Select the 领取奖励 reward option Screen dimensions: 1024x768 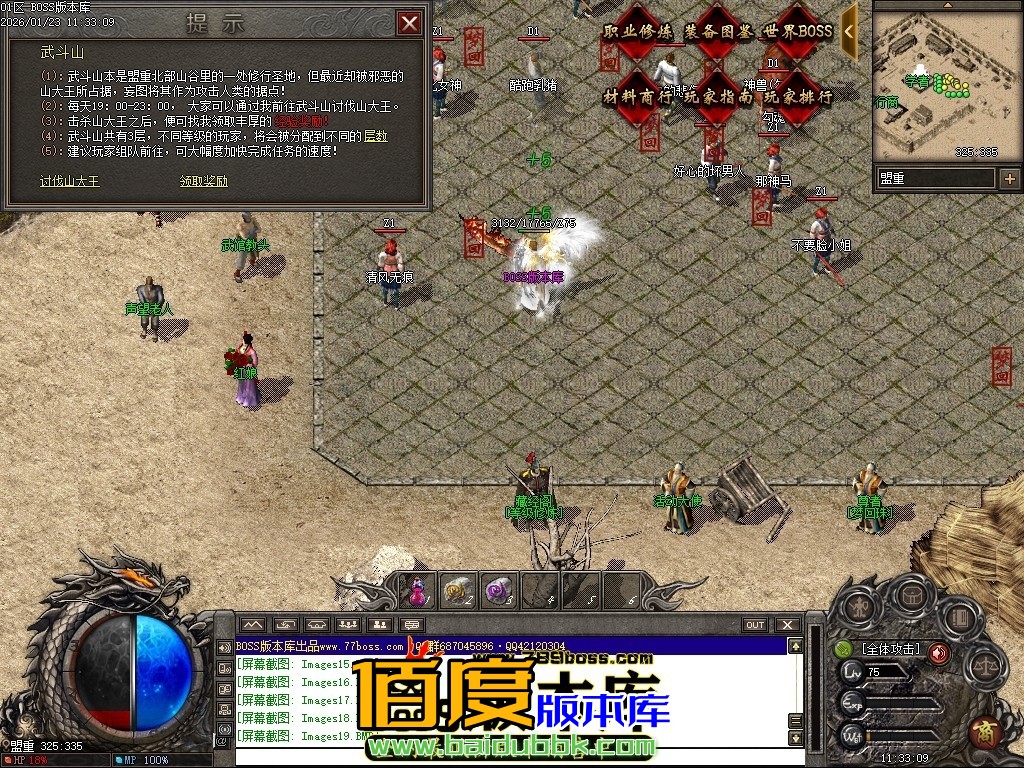pos(204,181)
